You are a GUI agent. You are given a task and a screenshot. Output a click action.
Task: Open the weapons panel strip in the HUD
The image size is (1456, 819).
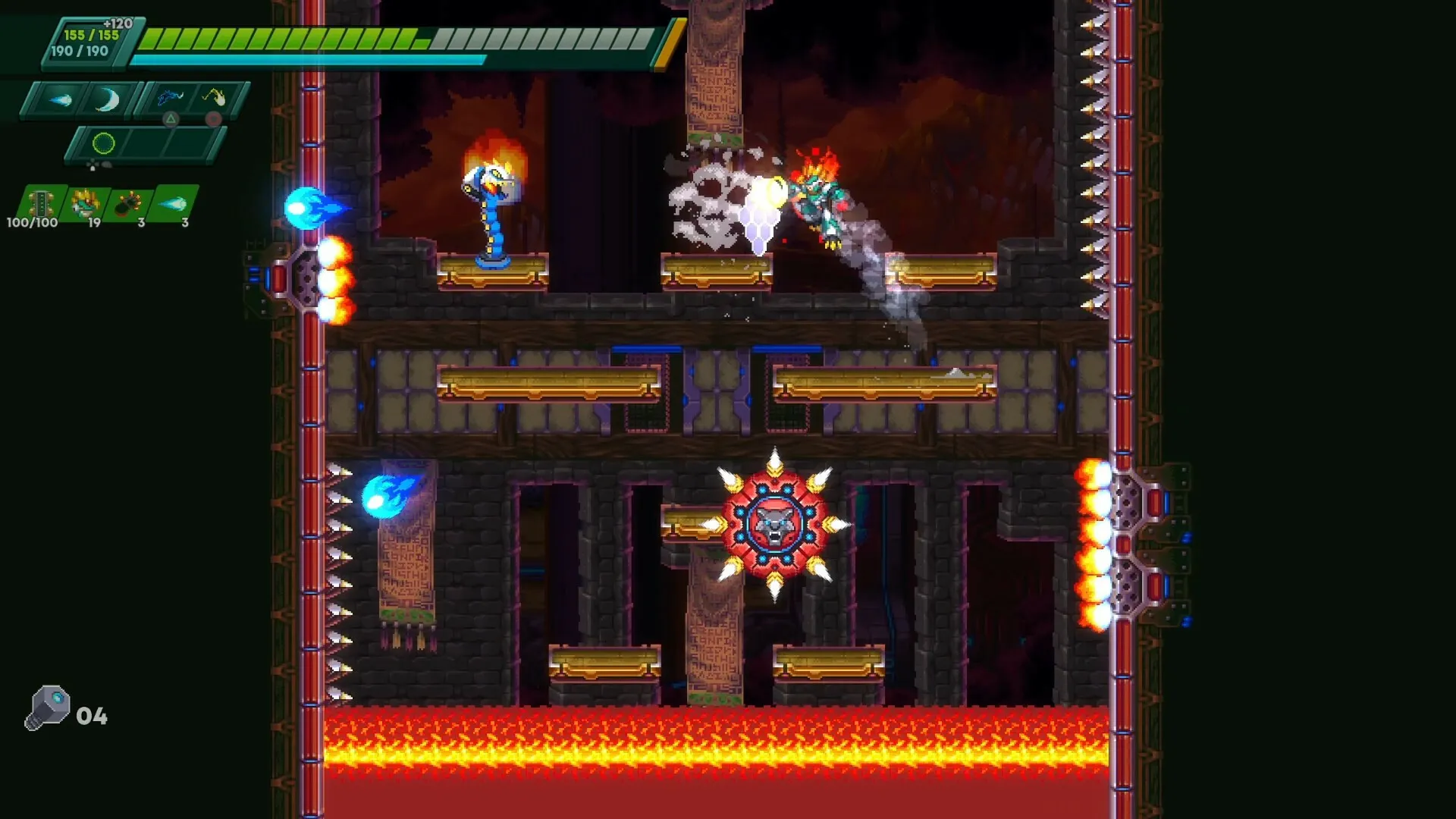80,99
